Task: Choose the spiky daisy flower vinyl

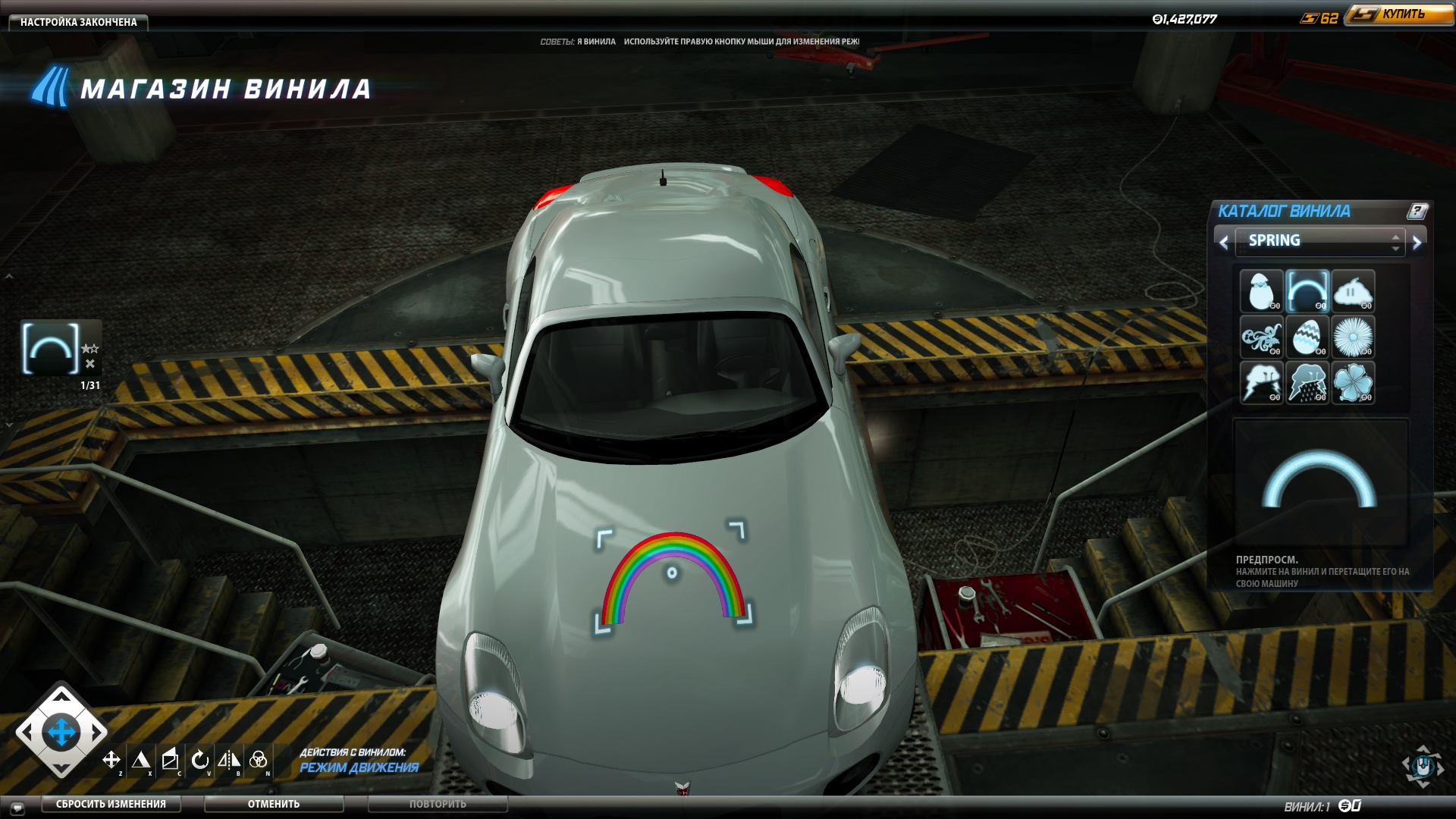Action: coord(1353,337)
